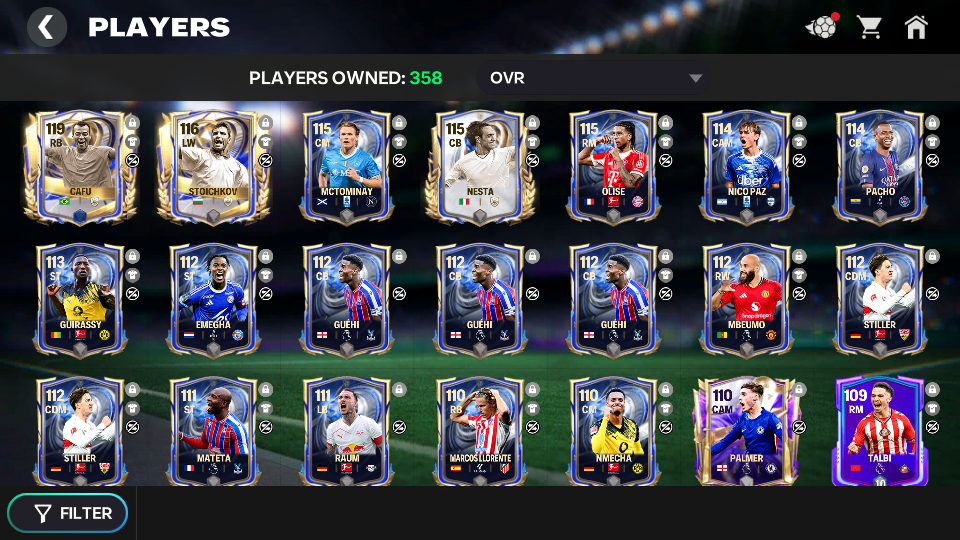960x540 pixels.
Task: Select the 112 ST Emegha card
Action: coord(212,298)
